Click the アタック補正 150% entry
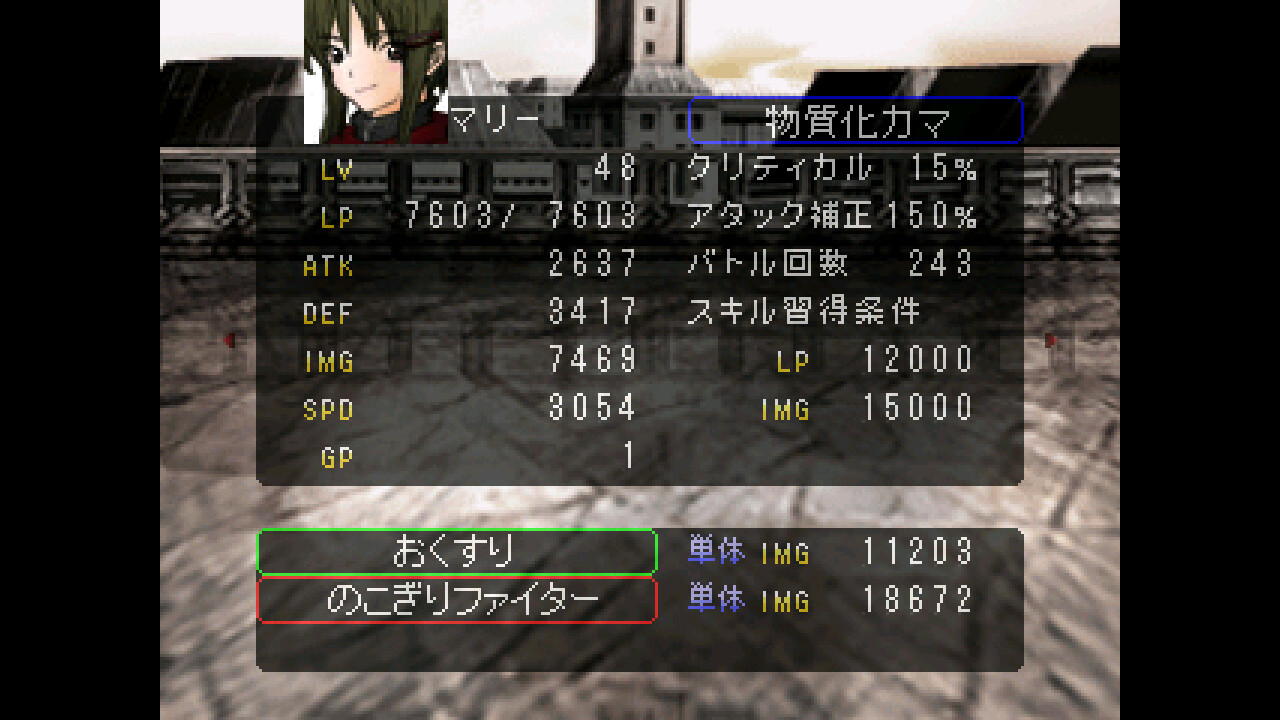1280x720 pixels. 830,215
